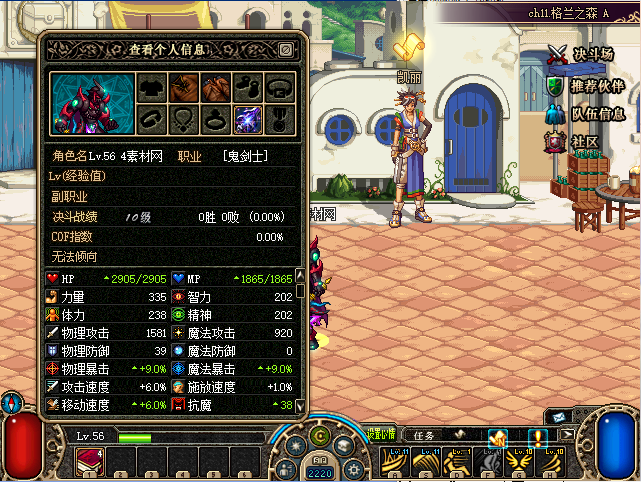The height and width of the screenshot is (482, 641).
Task: Use the red book item in hotbar slot 1
Action: pyautogui.click(x=90, y=462)
